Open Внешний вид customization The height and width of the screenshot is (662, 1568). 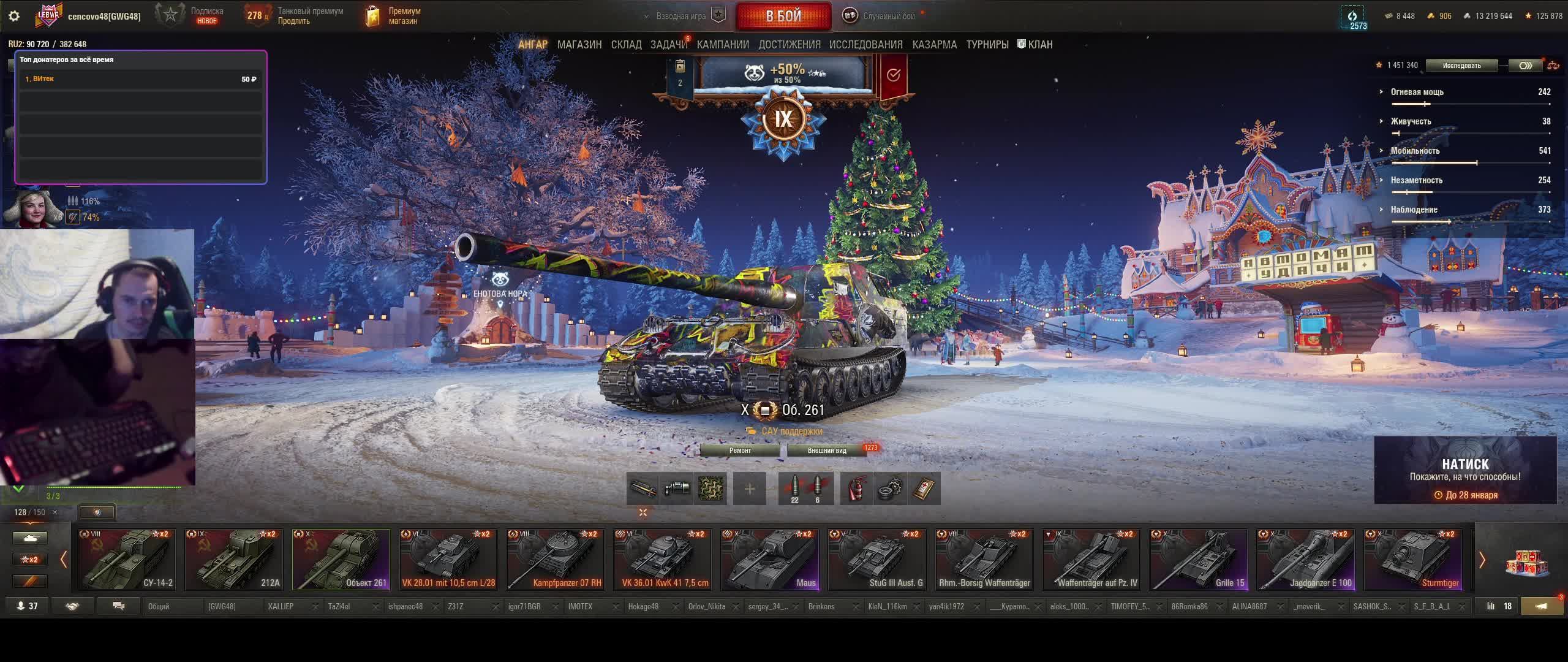[x=827, y=451]
